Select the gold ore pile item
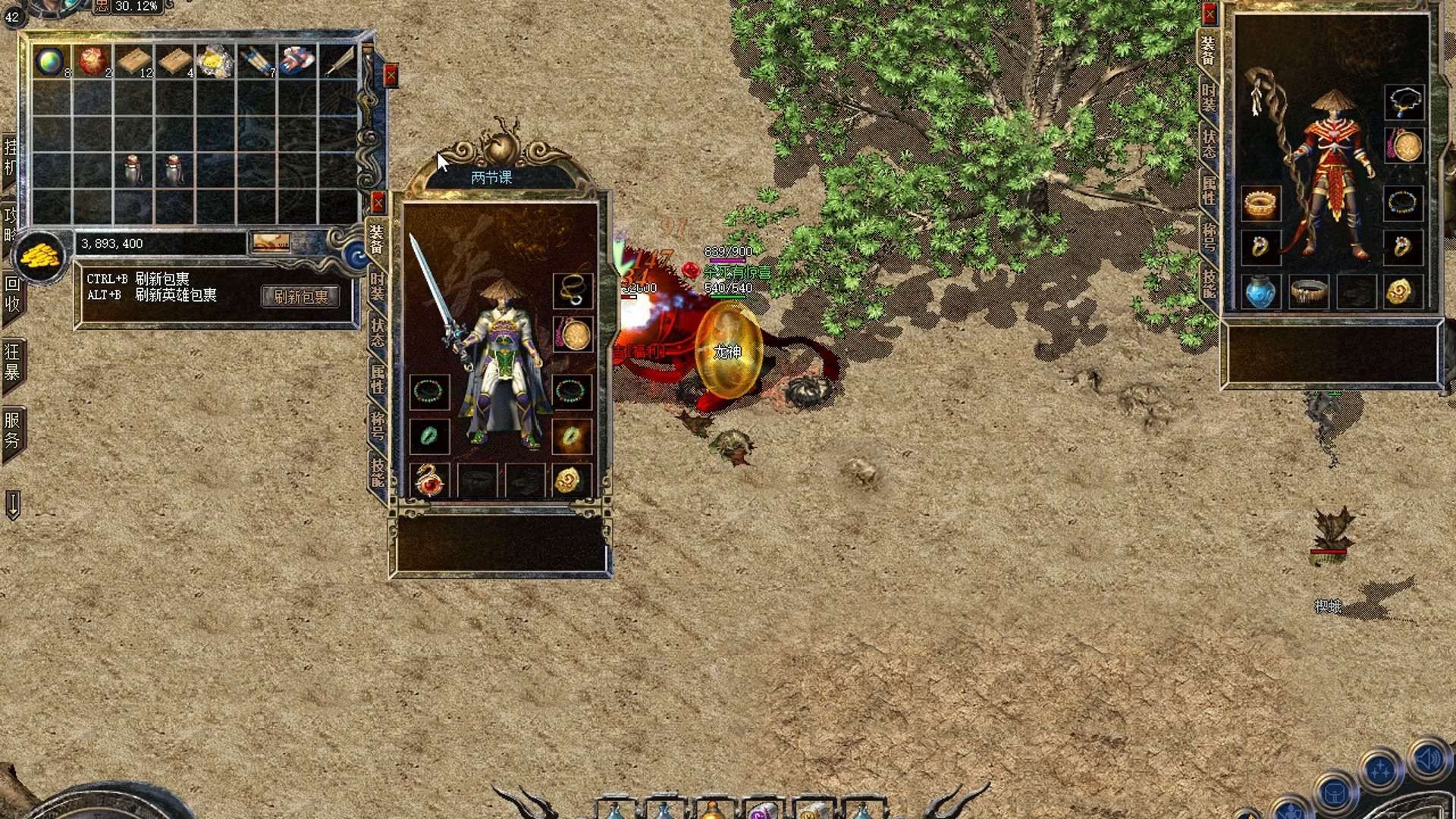 click(215, 61)
